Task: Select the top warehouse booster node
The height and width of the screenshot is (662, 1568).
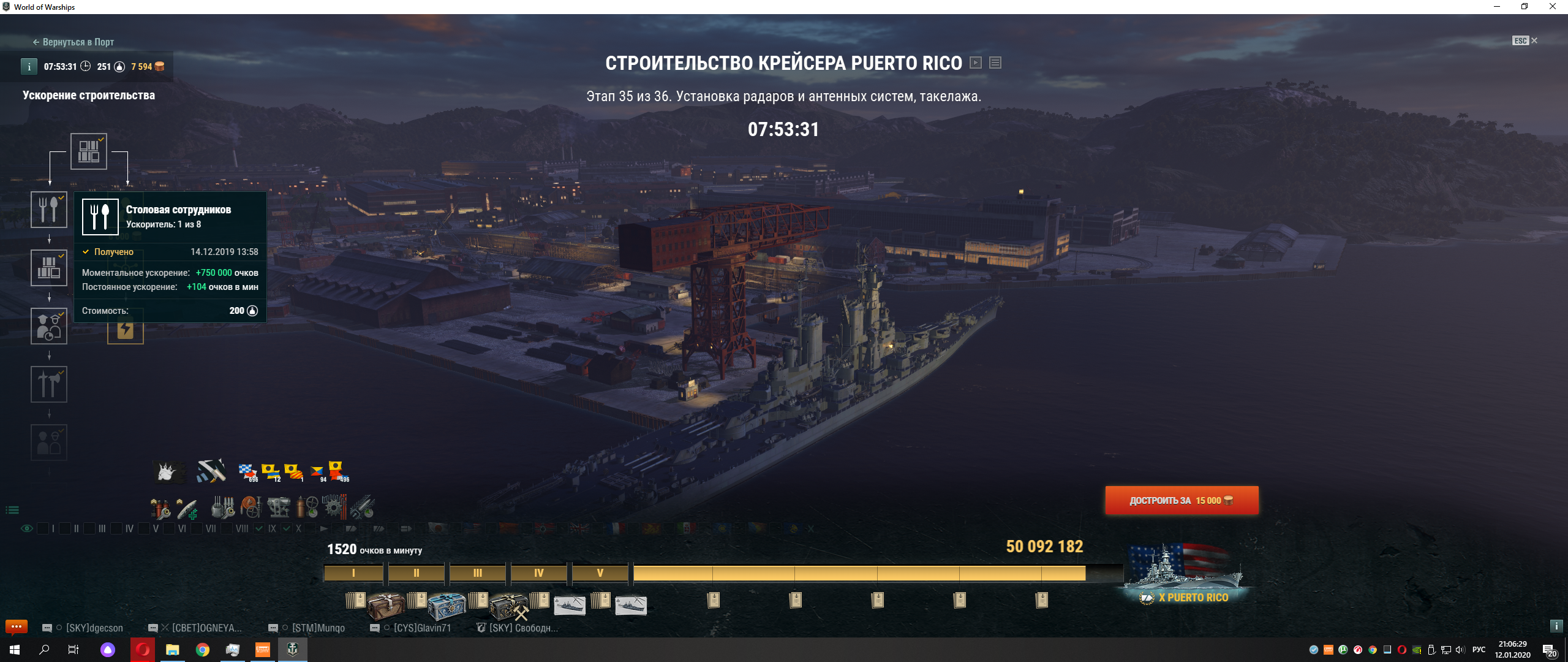Action: point(89,151)
